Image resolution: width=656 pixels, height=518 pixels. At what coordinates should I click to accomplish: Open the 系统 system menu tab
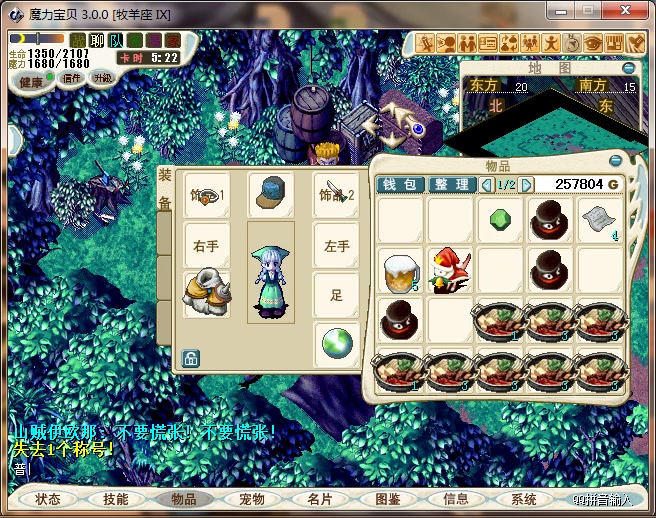click(x=523, y=498)
